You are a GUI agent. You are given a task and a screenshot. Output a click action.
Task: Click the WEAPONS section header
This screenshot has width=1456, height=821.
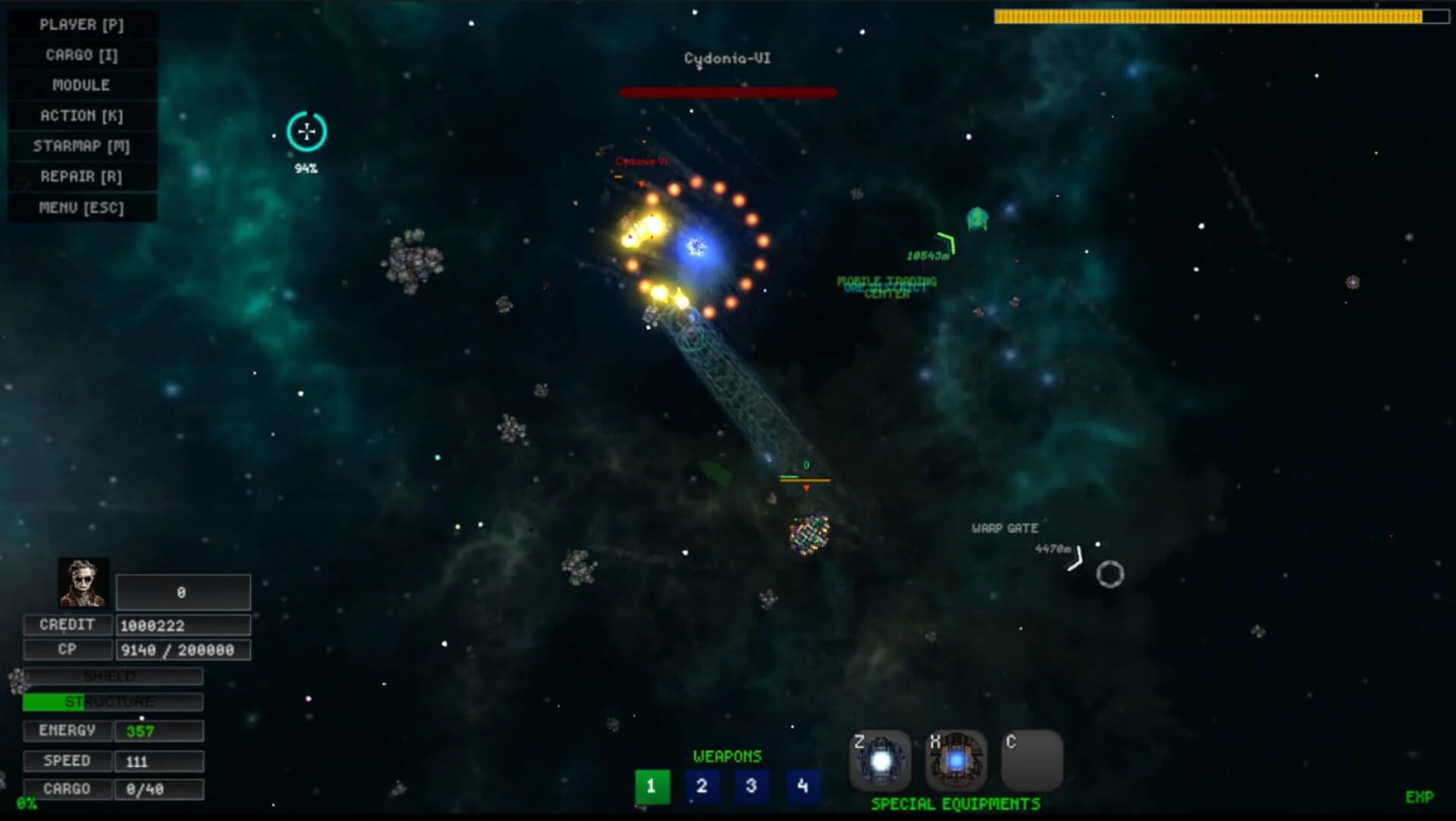726,756
